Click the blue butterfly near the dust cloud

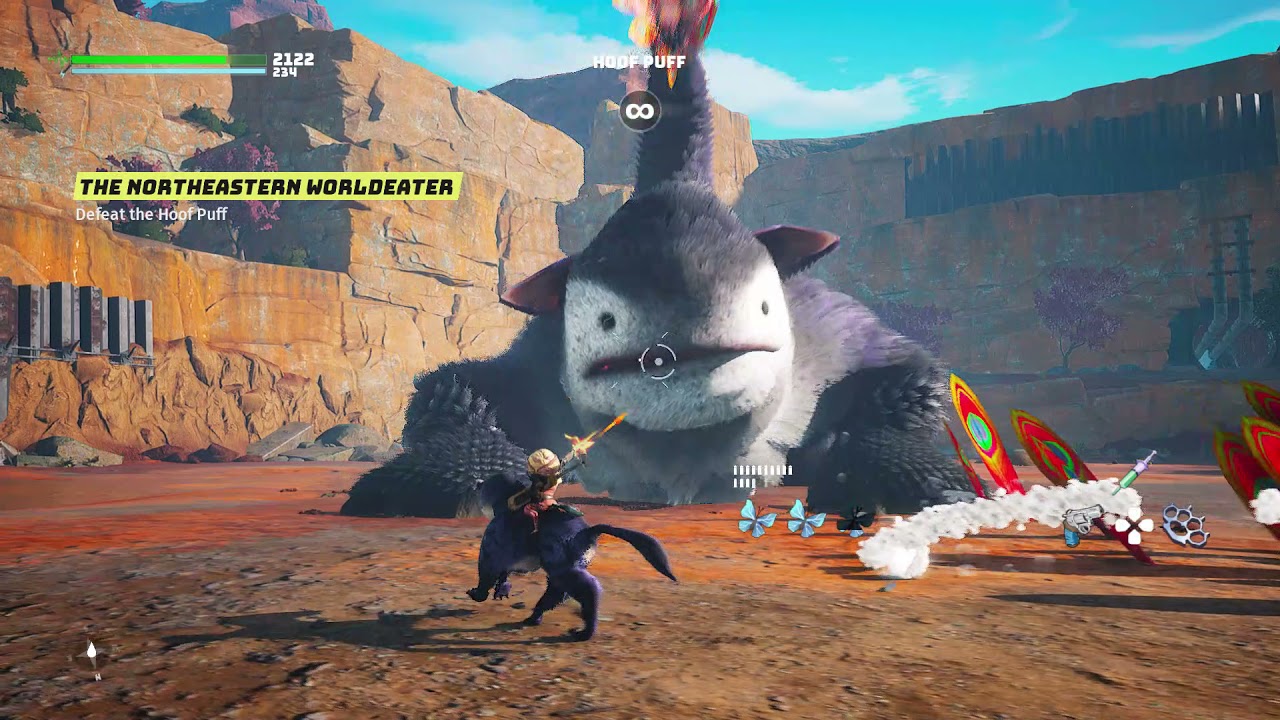coord(755,518)
